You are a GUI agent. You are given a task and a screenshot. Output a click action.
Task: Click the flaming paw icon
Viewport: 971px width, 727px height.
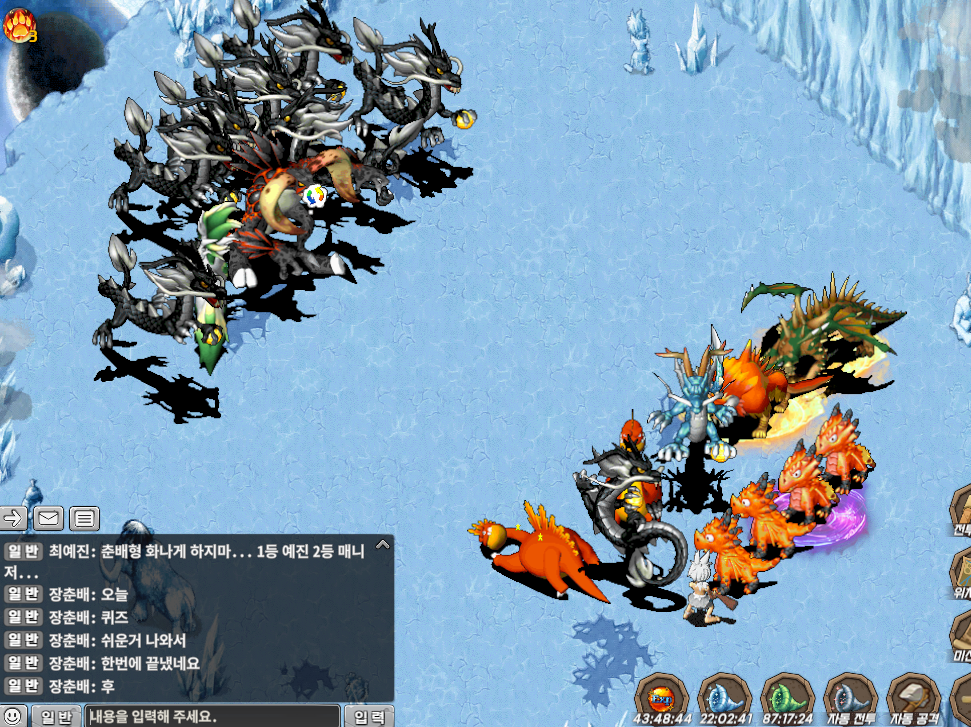19,24
